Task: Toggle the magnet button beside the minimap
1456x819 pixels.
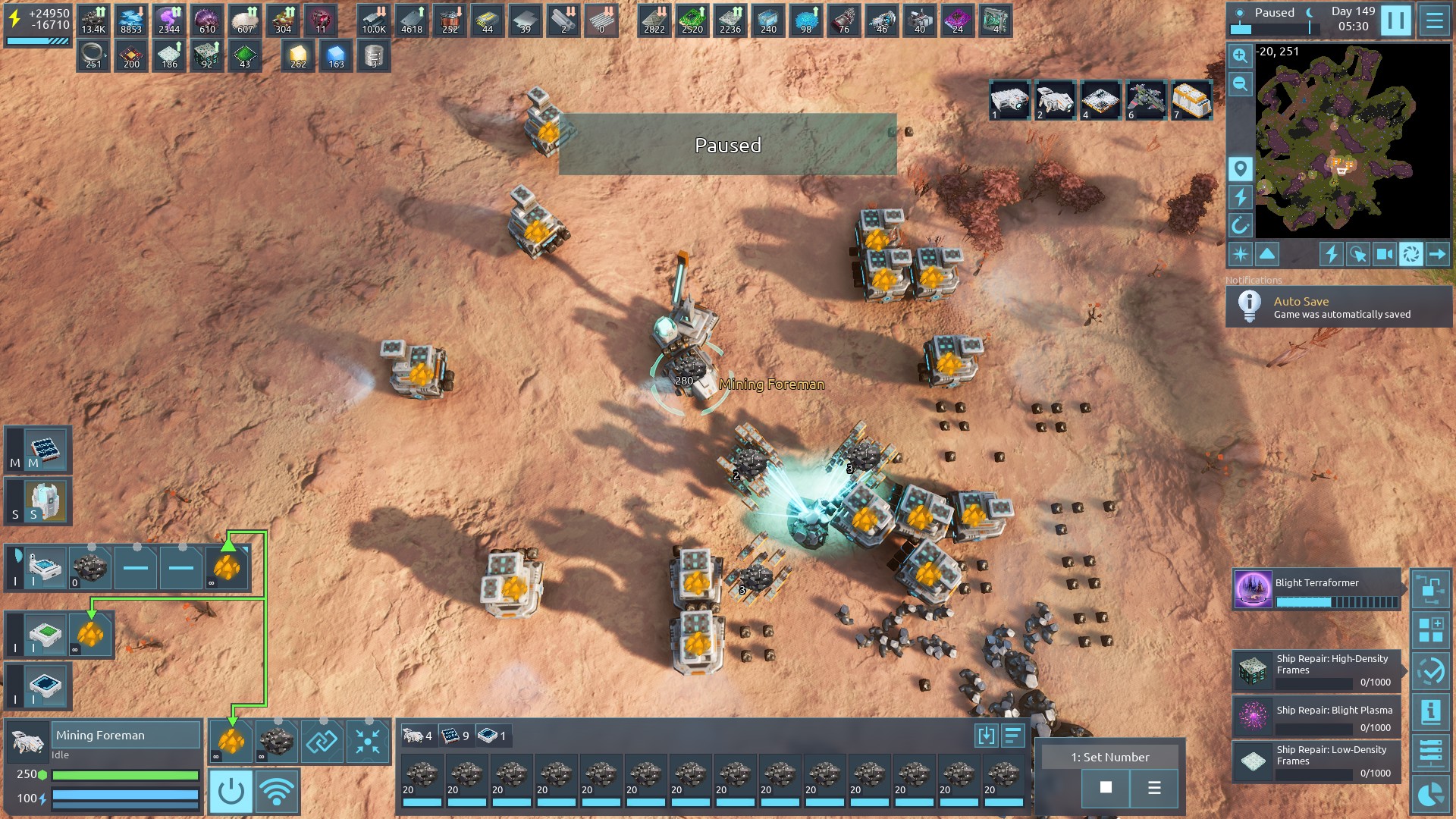Action: coord(1240,225)
